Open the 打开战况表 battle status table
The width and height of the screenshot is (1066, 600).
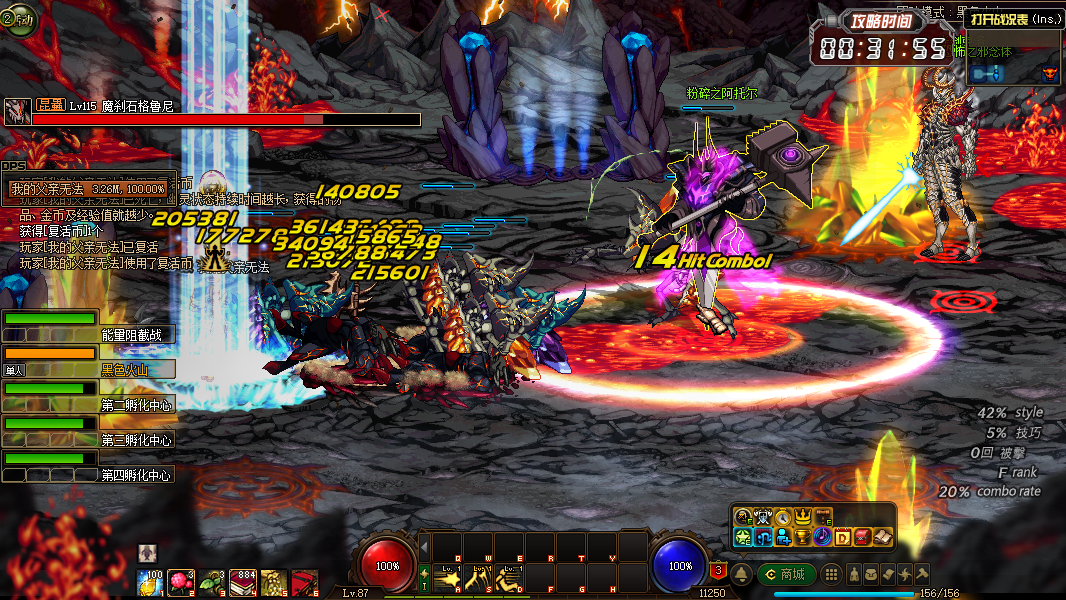tap(1012, 17)
